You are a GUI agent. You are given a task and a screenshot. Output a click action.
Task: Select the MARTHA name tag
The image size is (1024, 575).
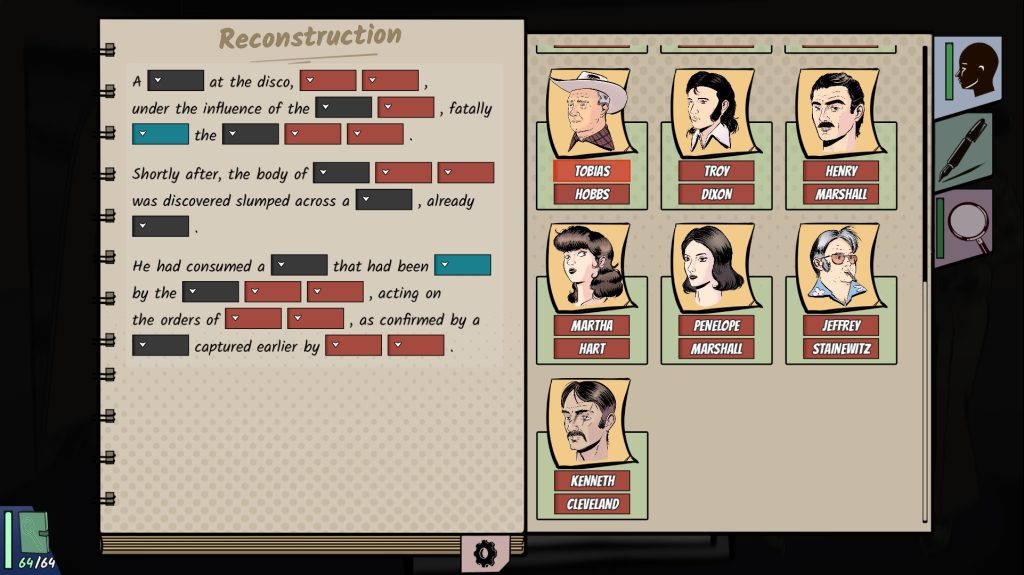coord(592,325)
